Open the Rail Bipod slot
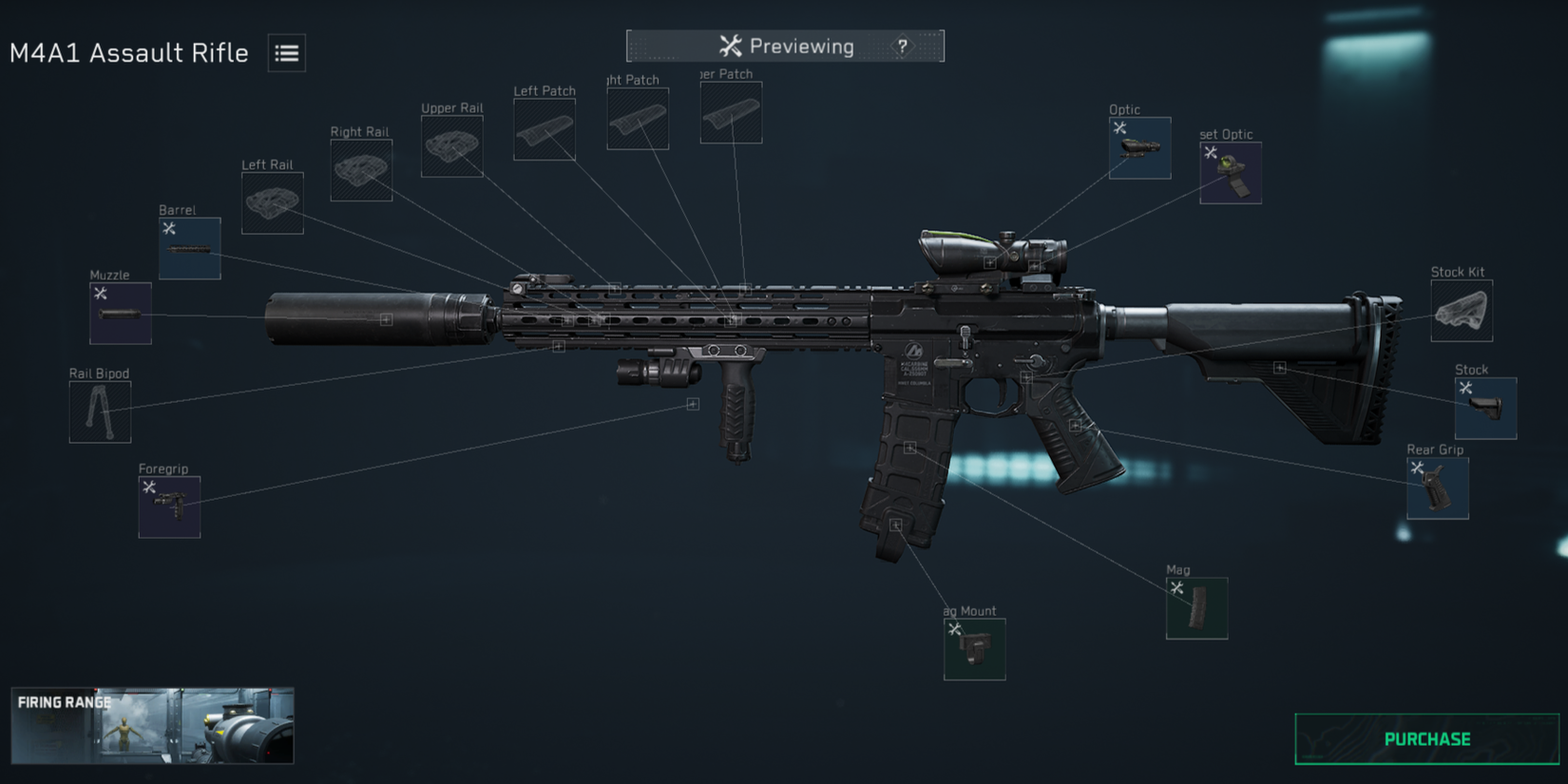This screenshot has height=784, width=1568. (99, 412)
